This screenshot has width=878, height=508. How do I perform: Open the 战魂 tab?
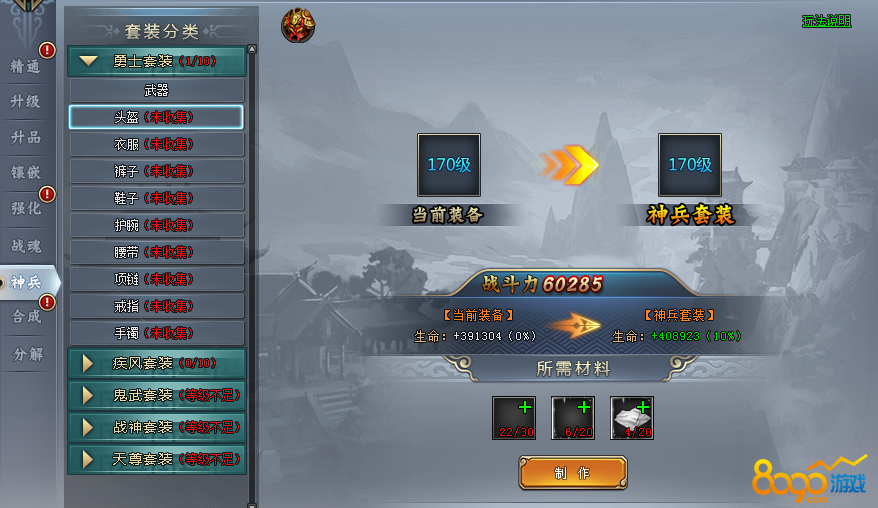26,245
